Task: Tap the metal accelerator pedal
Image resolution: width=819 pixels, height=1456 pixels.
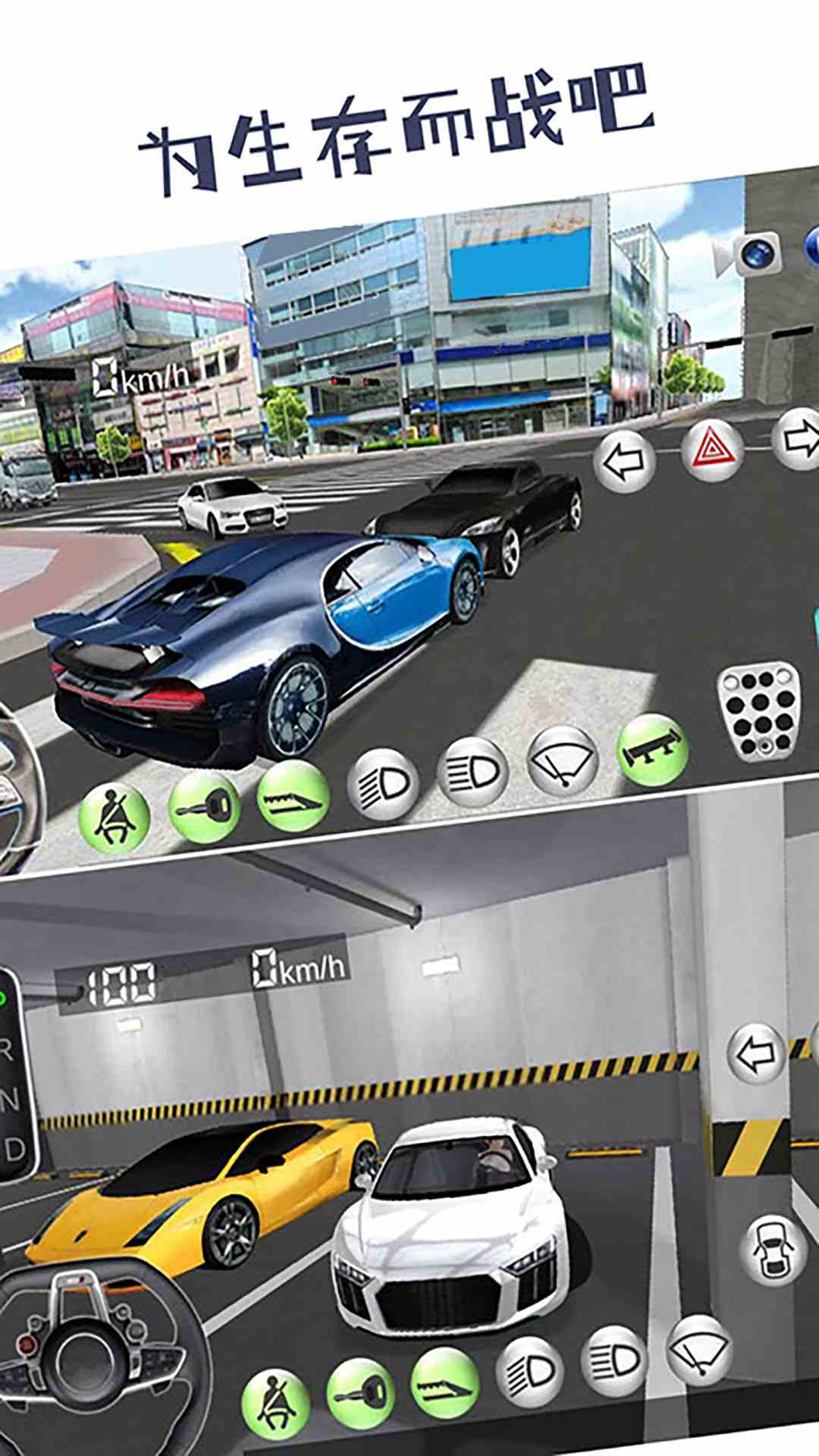Action: coord(758,714)
